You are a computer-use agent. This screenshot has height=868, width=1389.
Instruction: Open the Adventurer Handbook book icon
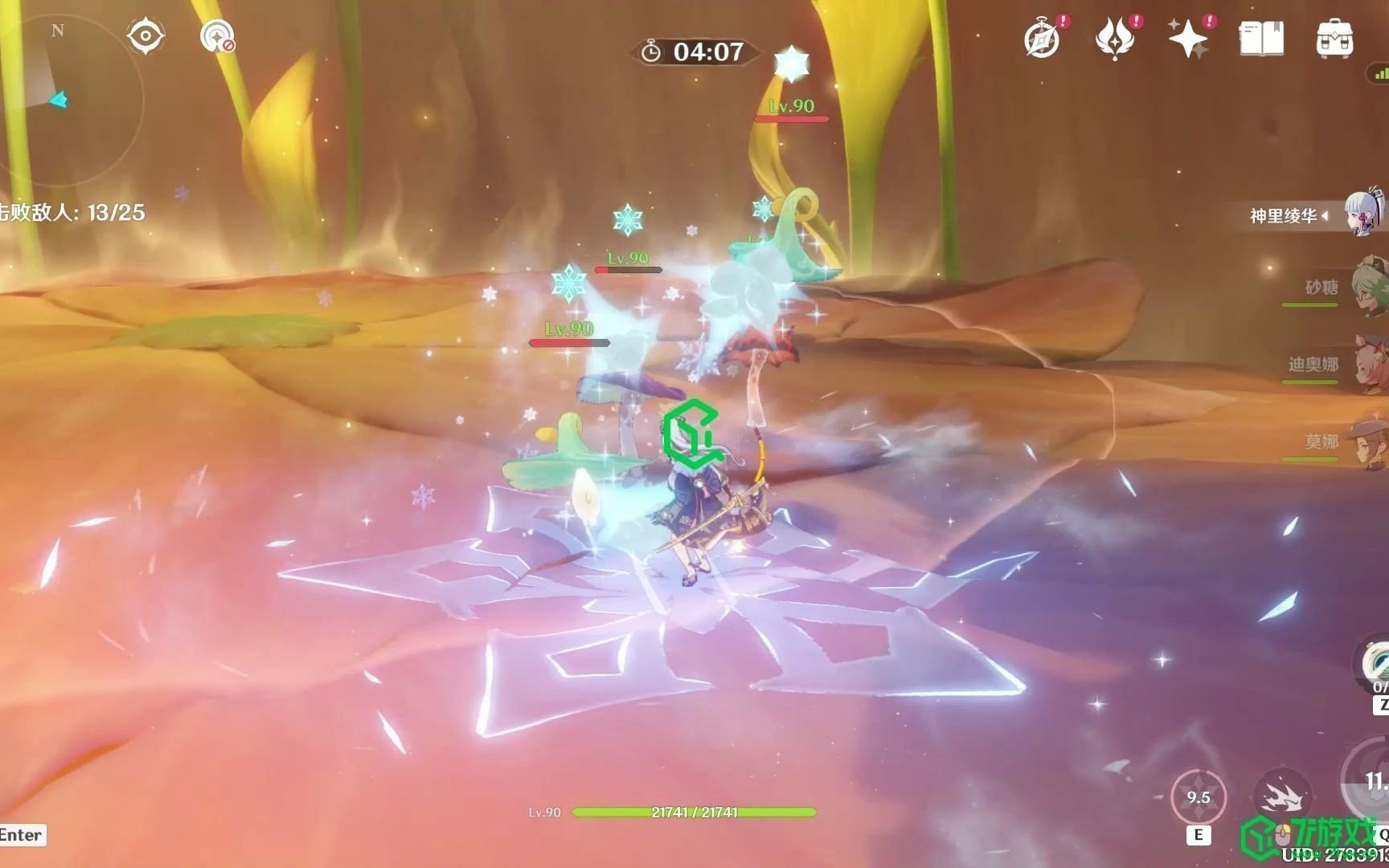coord(1261,39)
